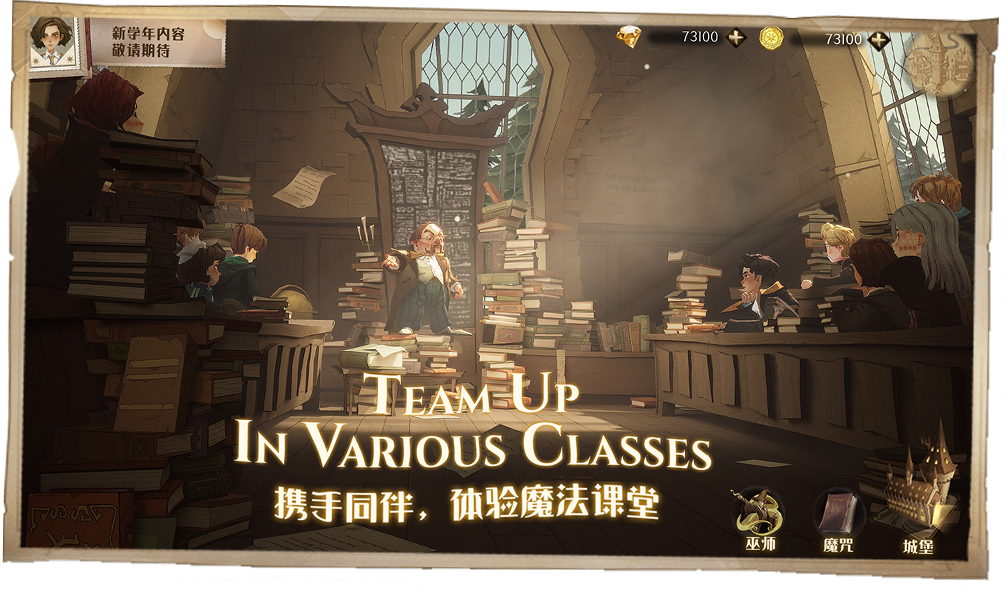Add more gems with the plus button
Screen dimensions: 1007x597
pos(736,39)
